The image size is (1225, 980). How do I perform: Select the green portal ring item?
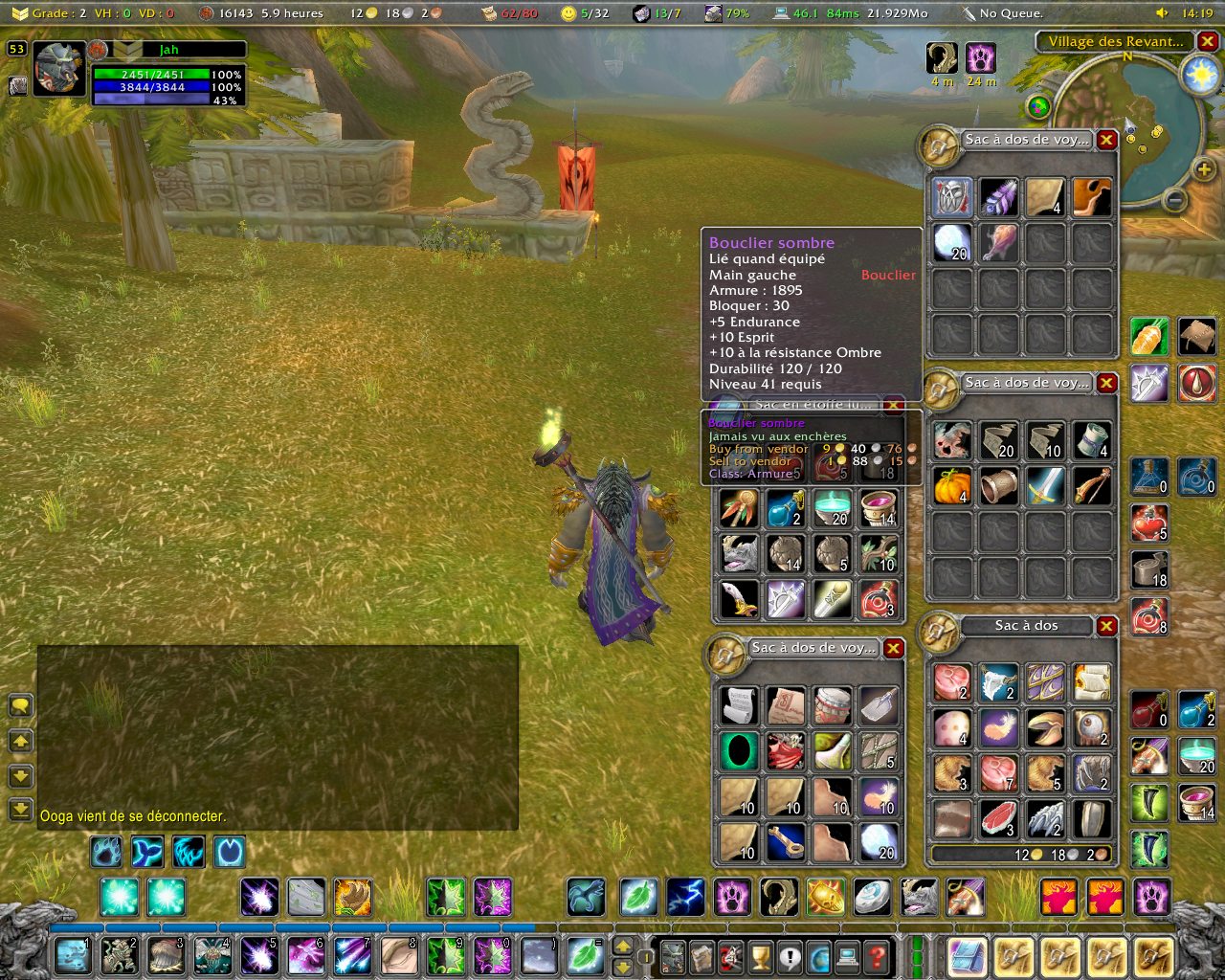click(x=739, y=751)
